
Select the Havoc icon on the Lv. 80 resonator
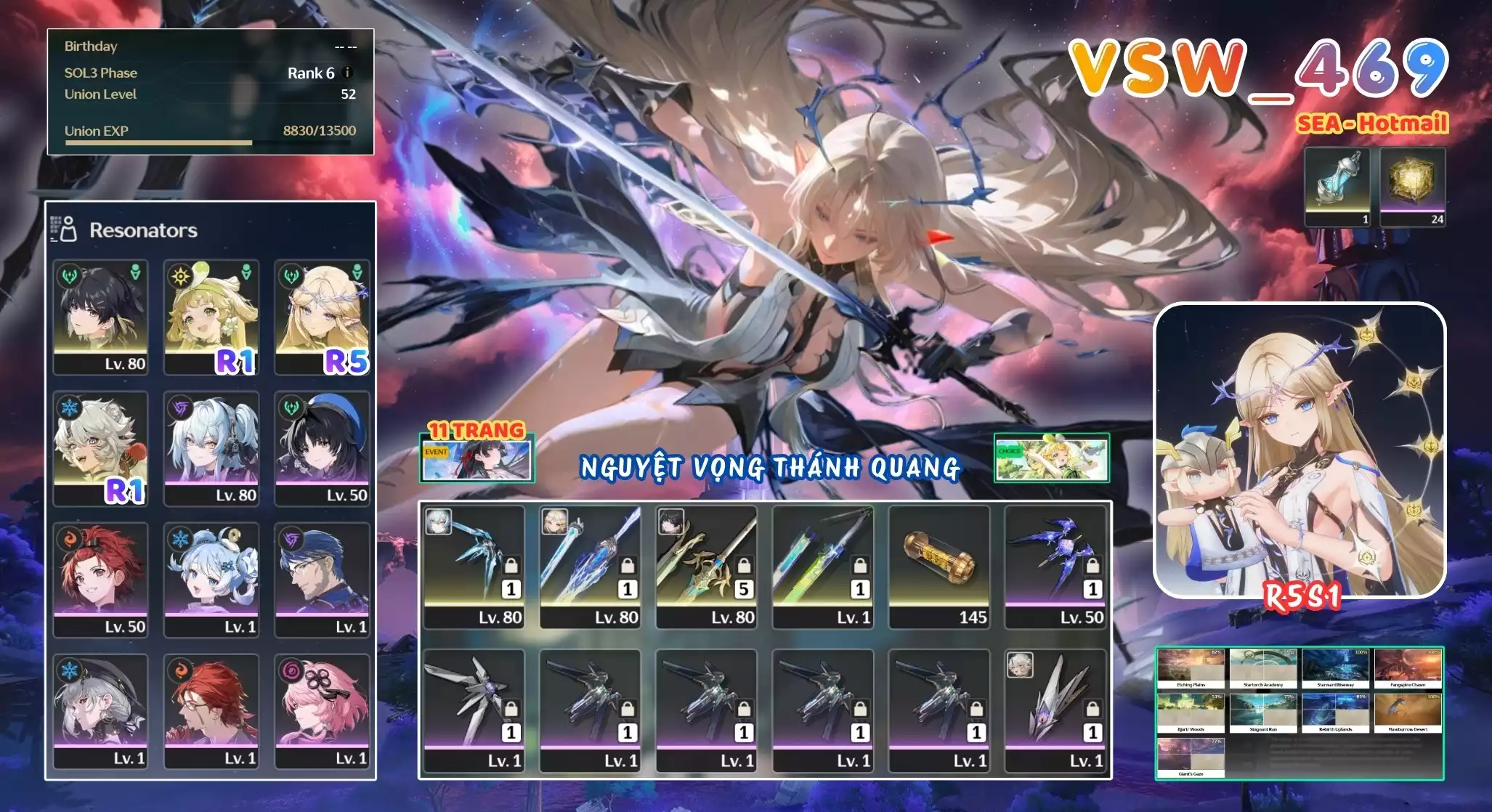pos(179,407)
